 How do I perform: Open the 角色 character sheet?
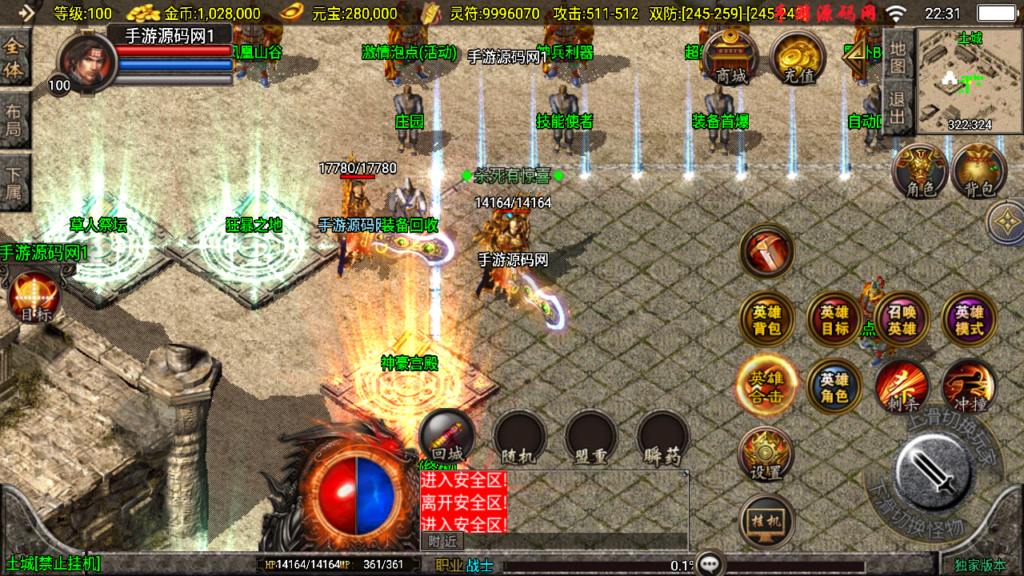(x=920, y=170)
